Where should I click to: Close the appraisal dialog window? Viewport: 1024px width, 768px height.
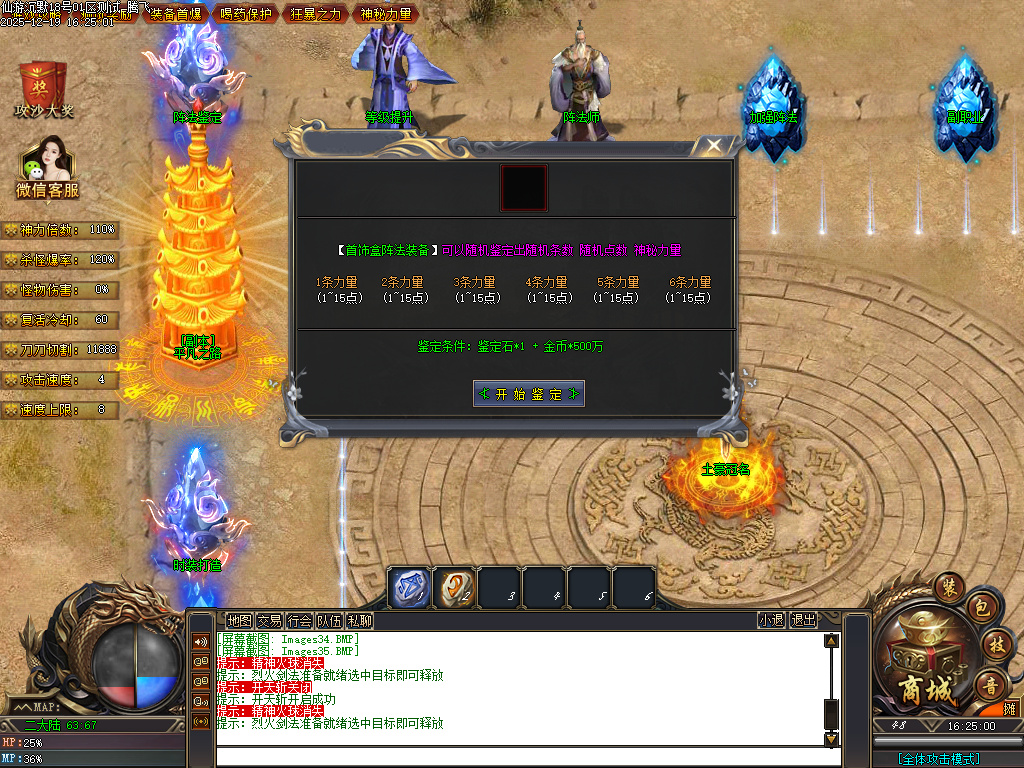coord(712,146)
